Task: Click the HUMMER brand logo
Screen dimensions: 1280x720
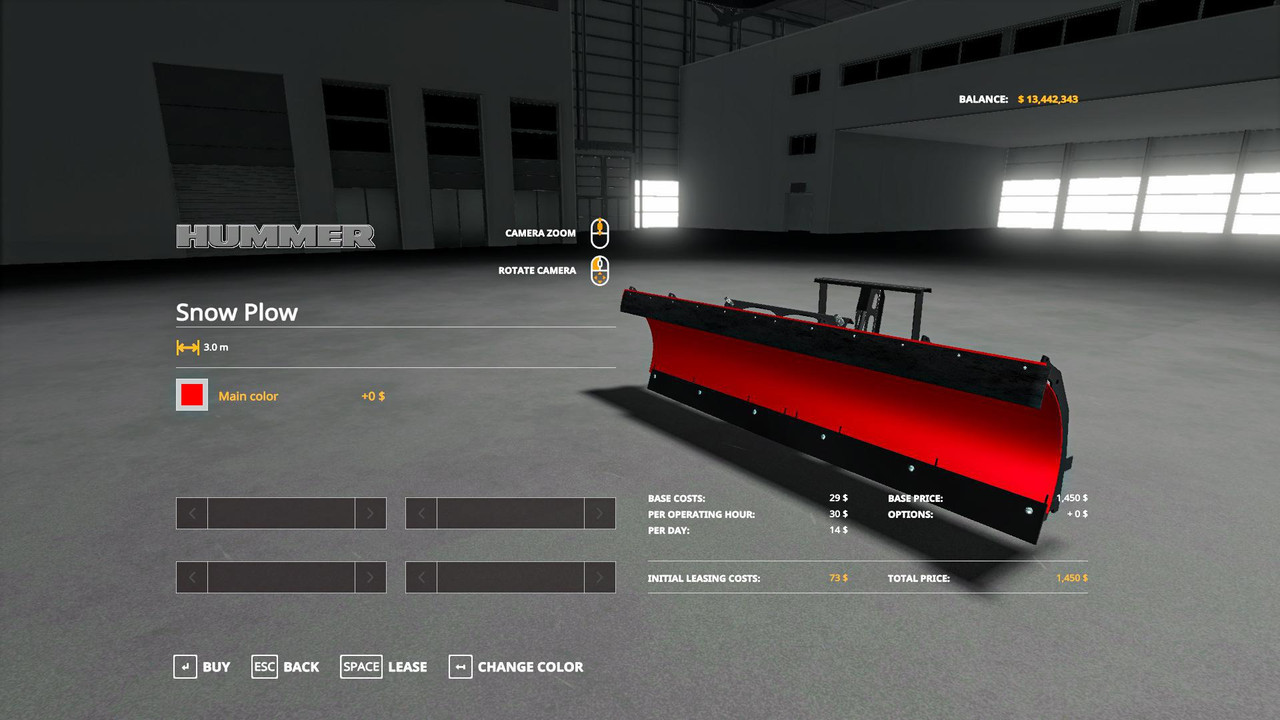Action: [x=275, y=237]
